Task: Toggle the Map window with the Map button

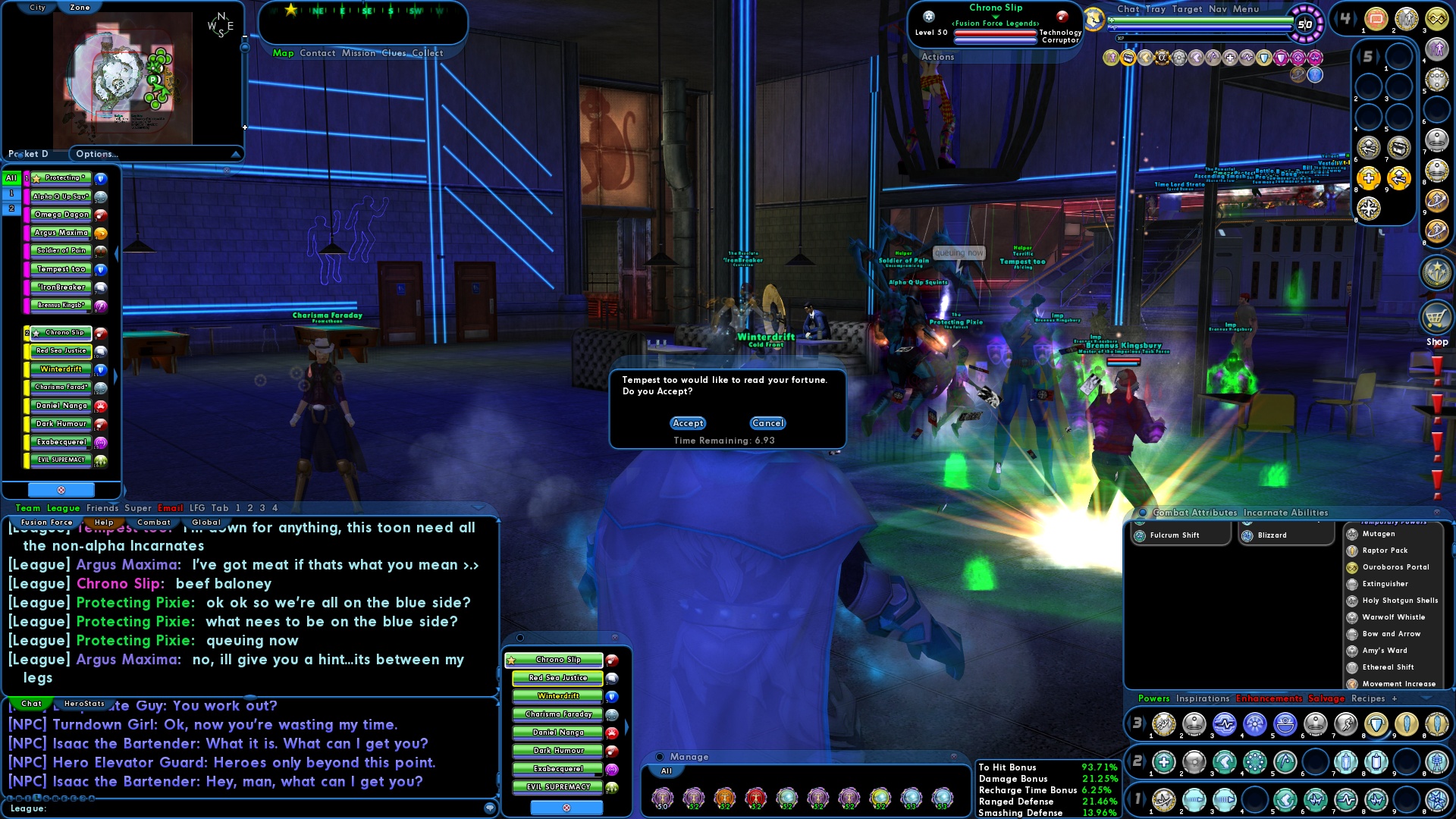Action: 282,53
